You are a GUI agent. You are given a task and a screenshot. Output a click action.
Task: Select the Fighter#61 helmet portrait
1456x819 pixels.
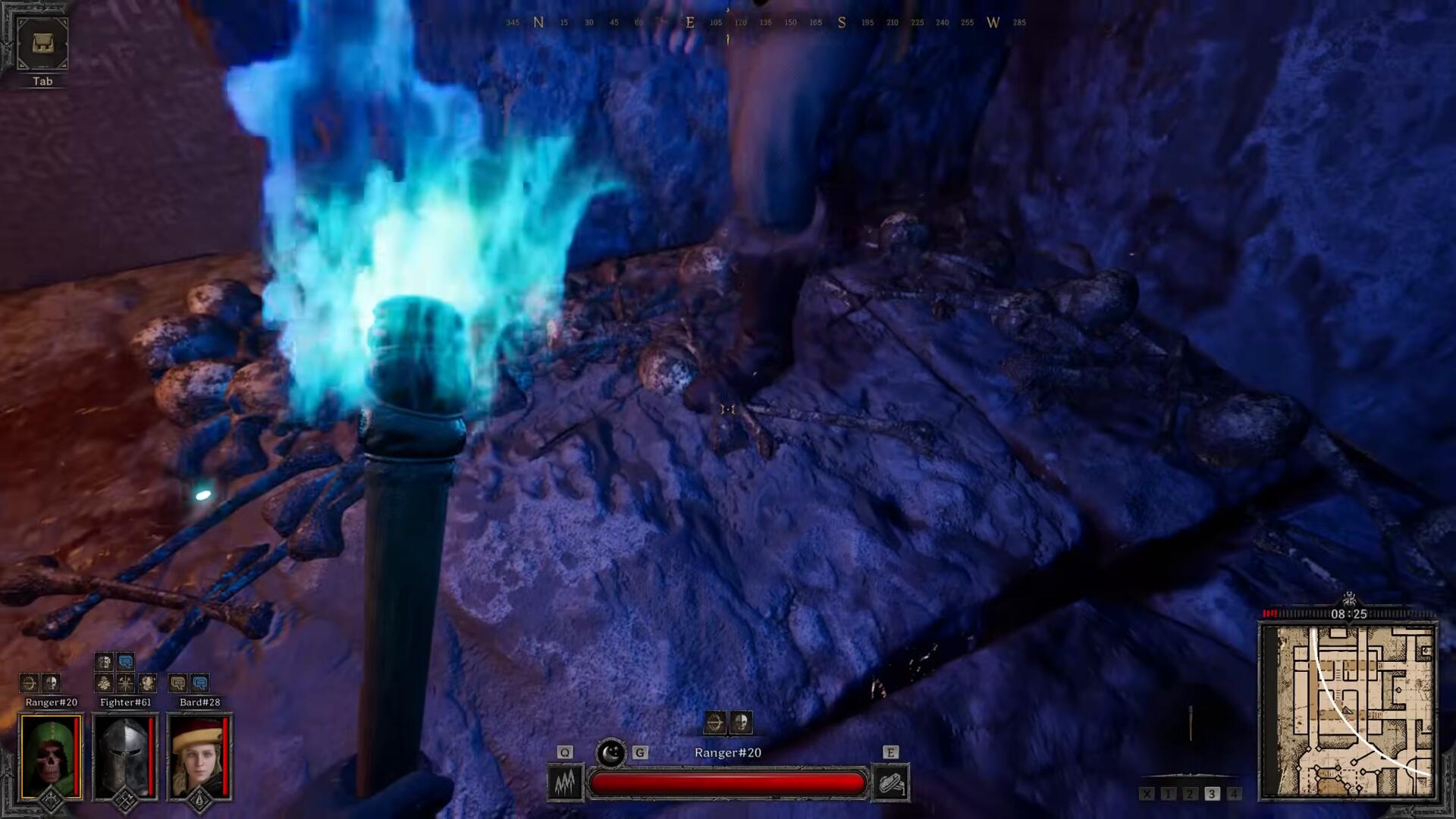coord(125,757)
